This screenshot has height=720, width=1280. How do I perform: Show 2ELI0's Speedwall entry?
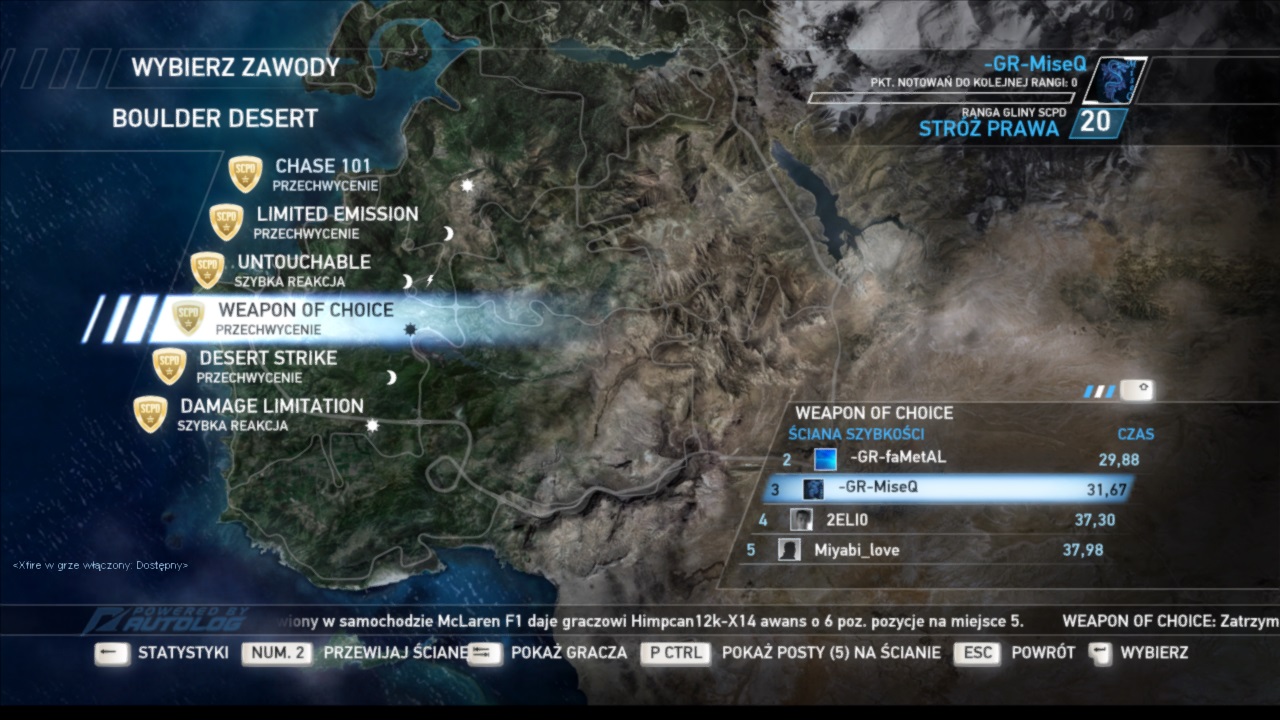pos(846,520)
